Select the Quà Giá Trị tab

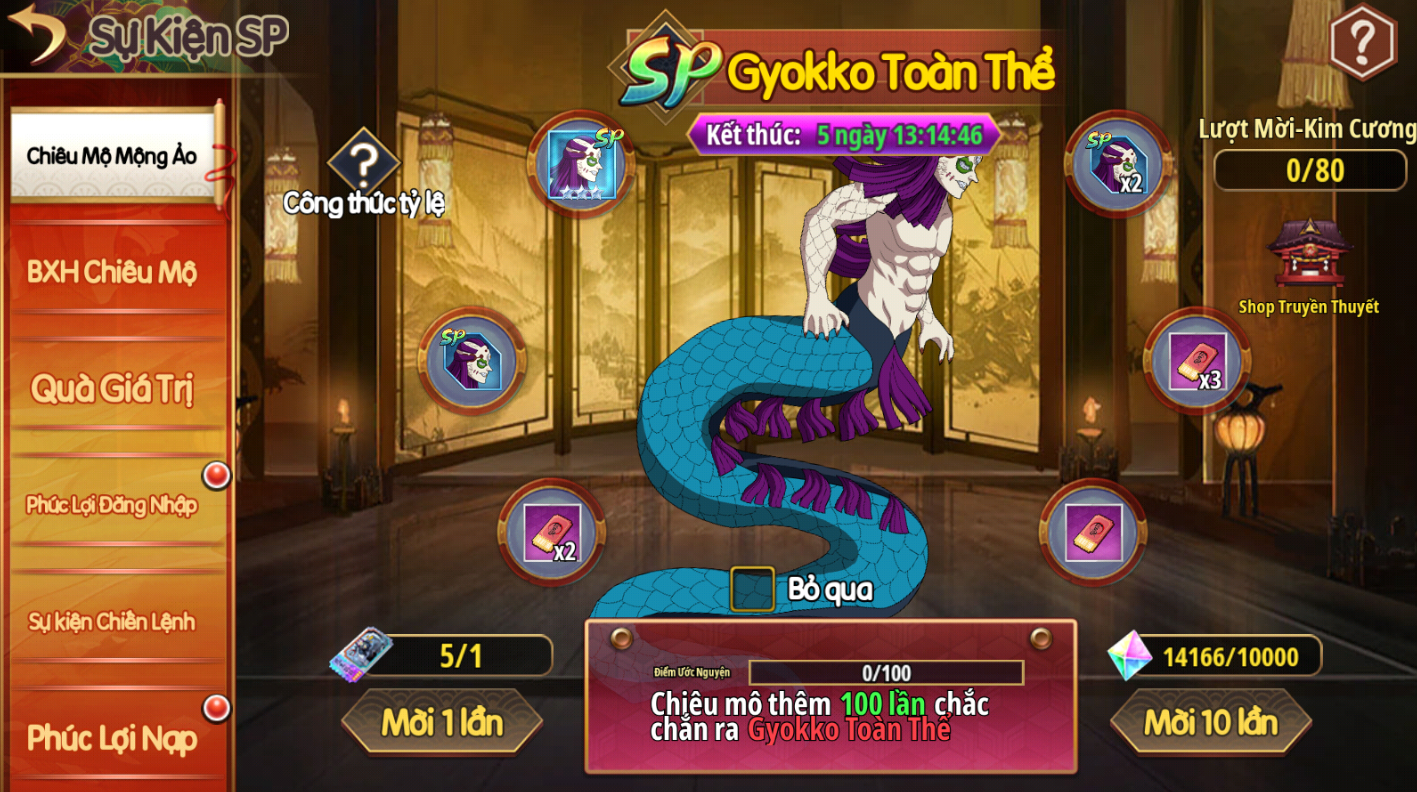112,388
